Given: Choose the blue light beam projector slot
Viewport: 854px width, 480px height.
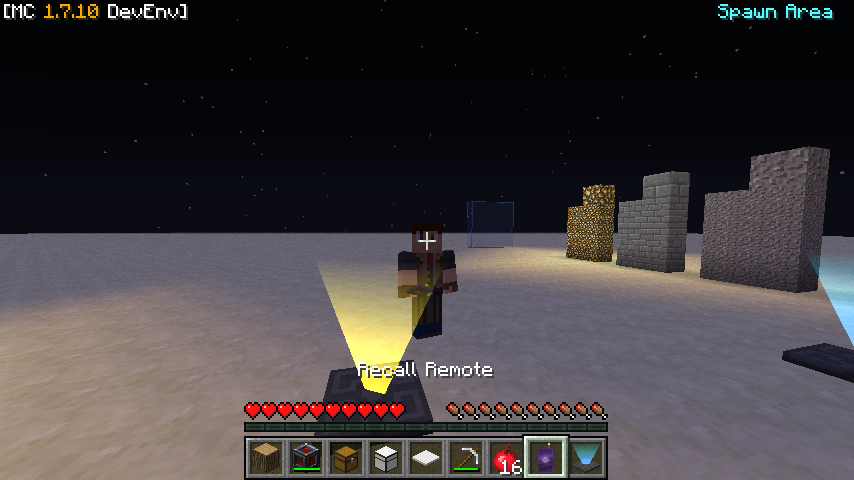Looking at the screenshot, I should (586, 457).
